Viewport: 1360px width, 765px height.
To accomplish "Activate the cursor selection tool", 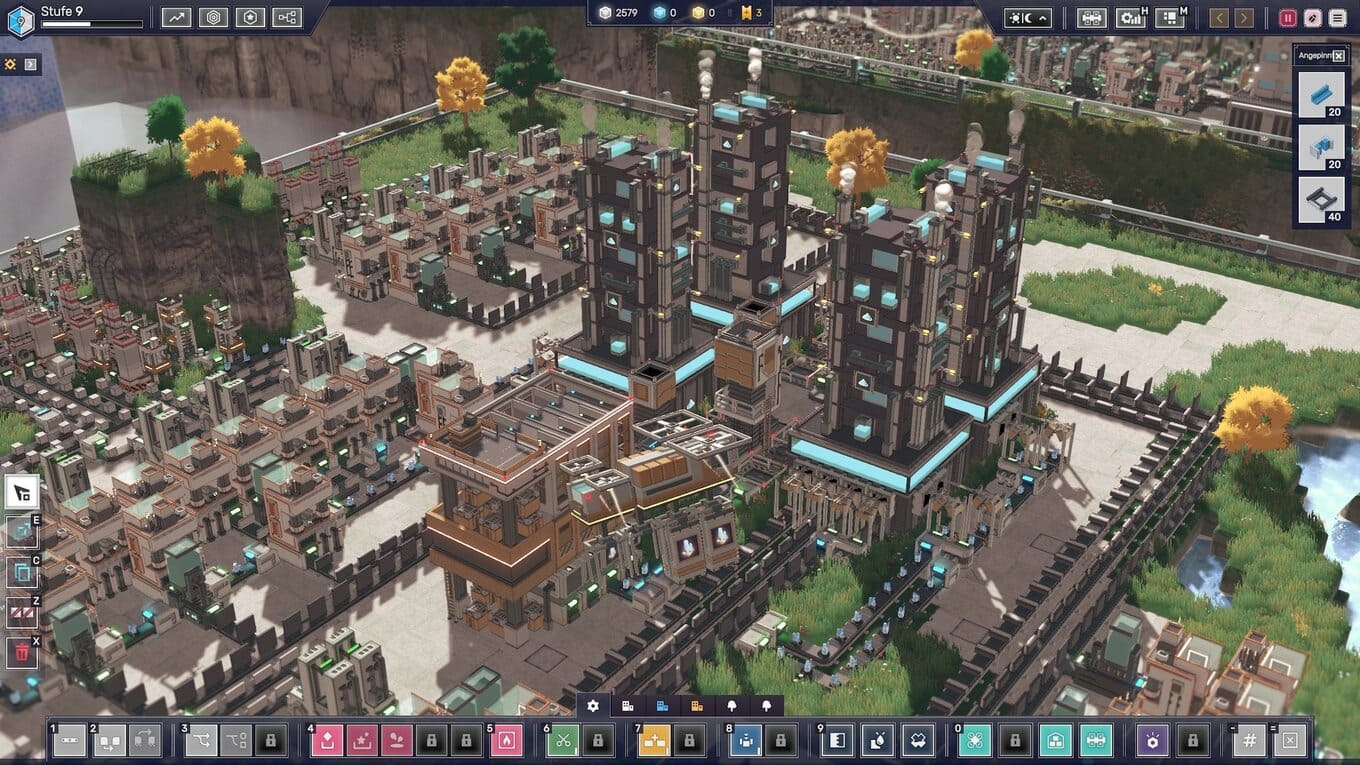I will [22, 491].
